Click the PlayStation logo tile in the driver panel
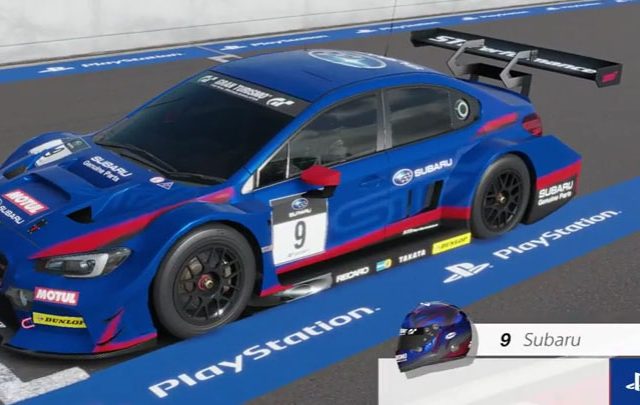The height and width of the screenshot is (405, 640). coord(626,382)
